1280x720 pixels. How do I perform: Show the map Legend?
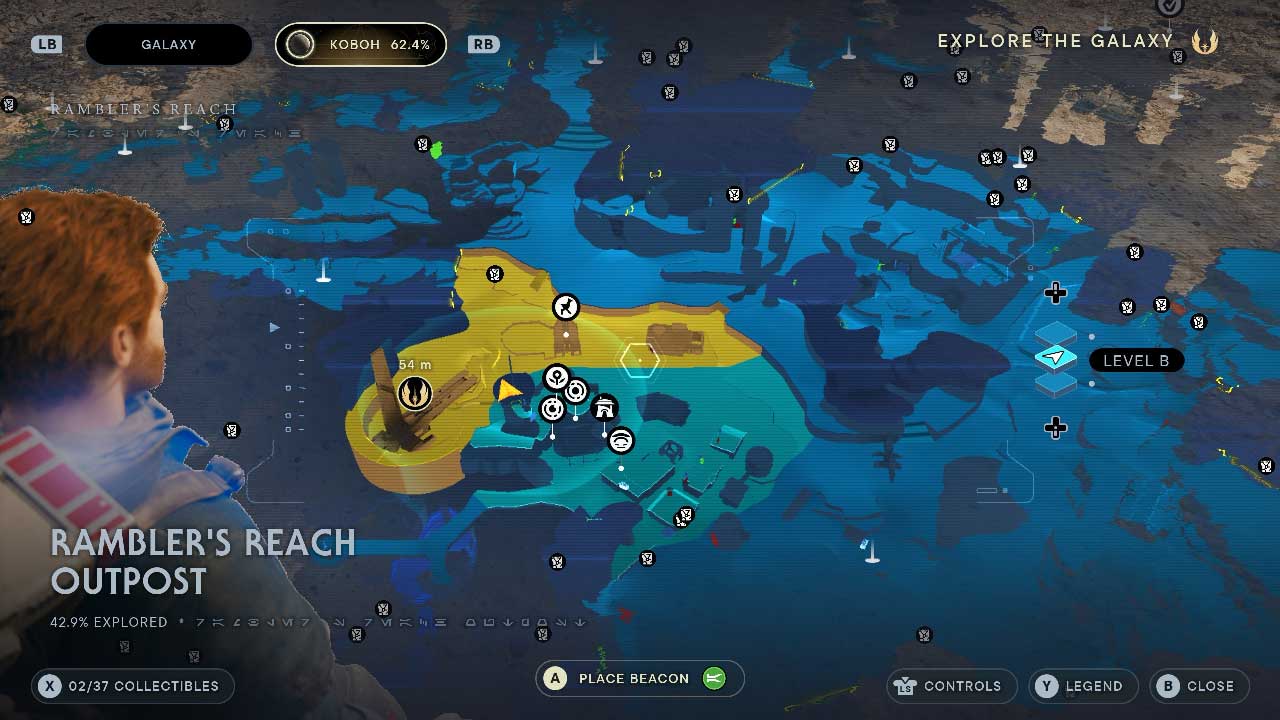1083,686
